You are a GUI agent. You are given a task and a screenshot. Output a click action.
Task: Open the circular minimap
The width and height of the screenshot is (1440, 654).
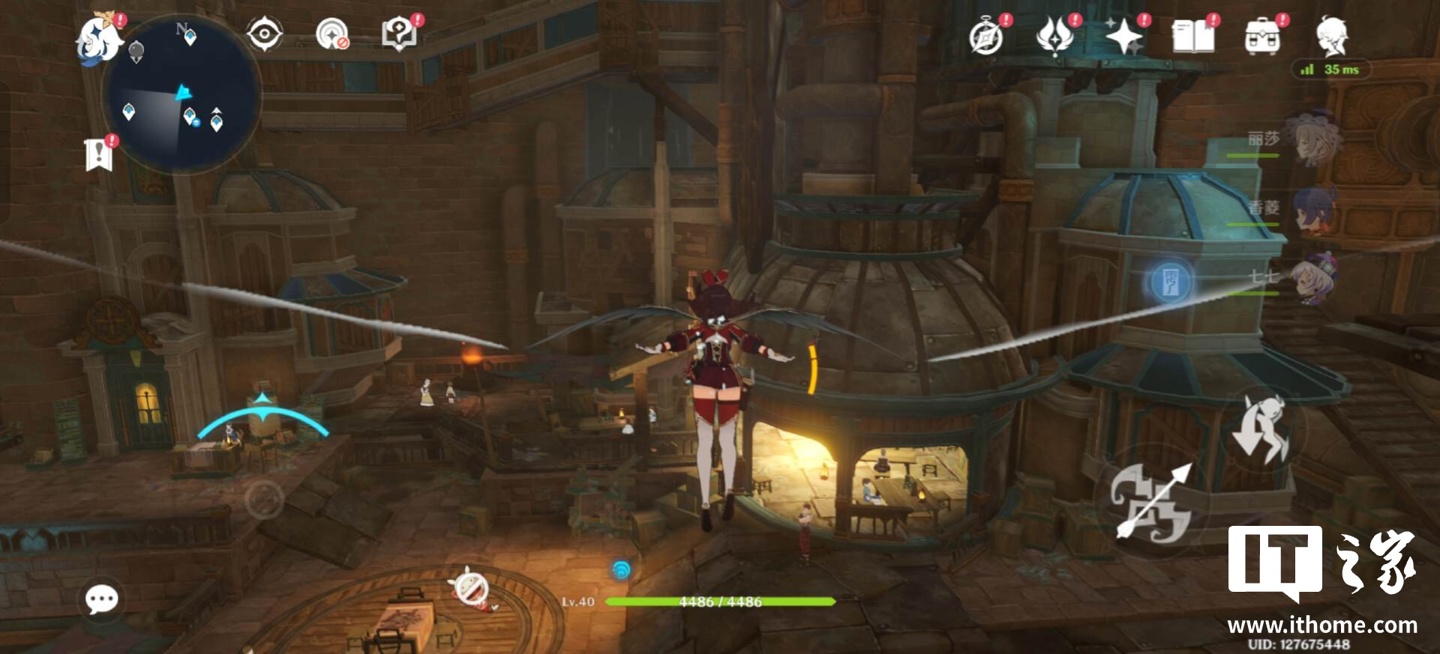click(x=182, y=94)
